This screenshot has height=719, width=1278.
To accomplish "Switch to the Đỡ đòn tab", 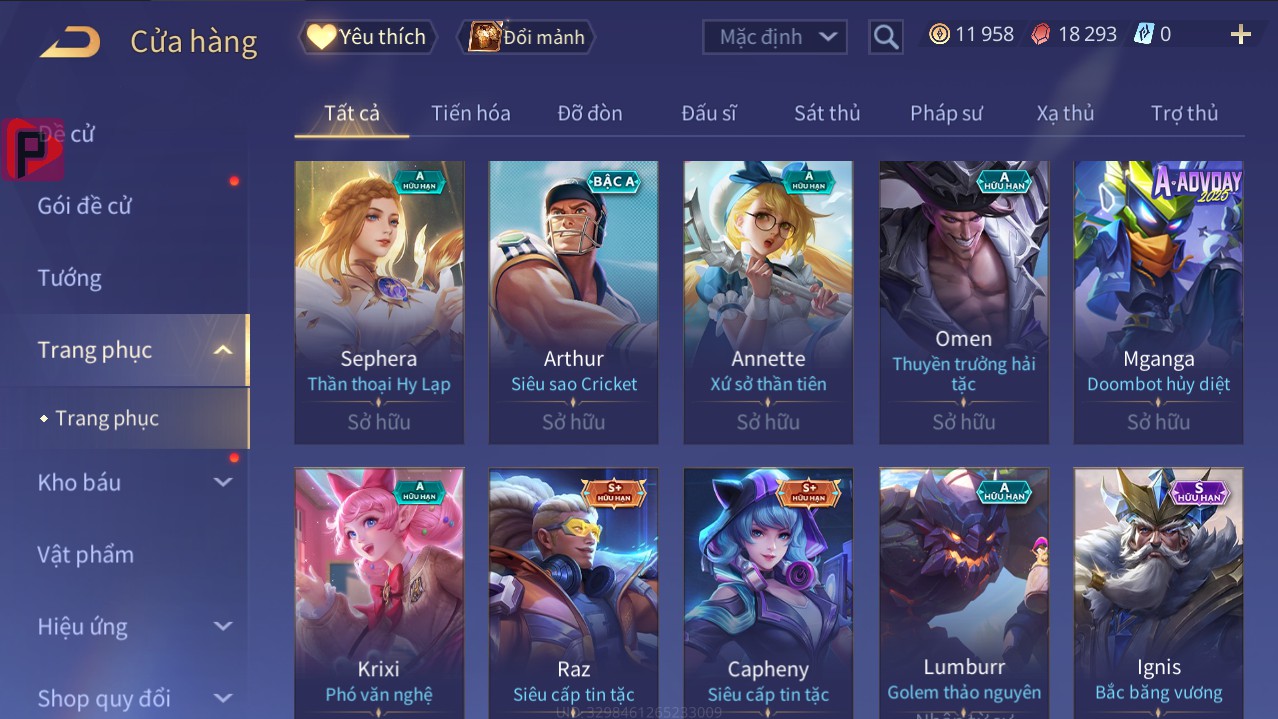I will (590, 113).
